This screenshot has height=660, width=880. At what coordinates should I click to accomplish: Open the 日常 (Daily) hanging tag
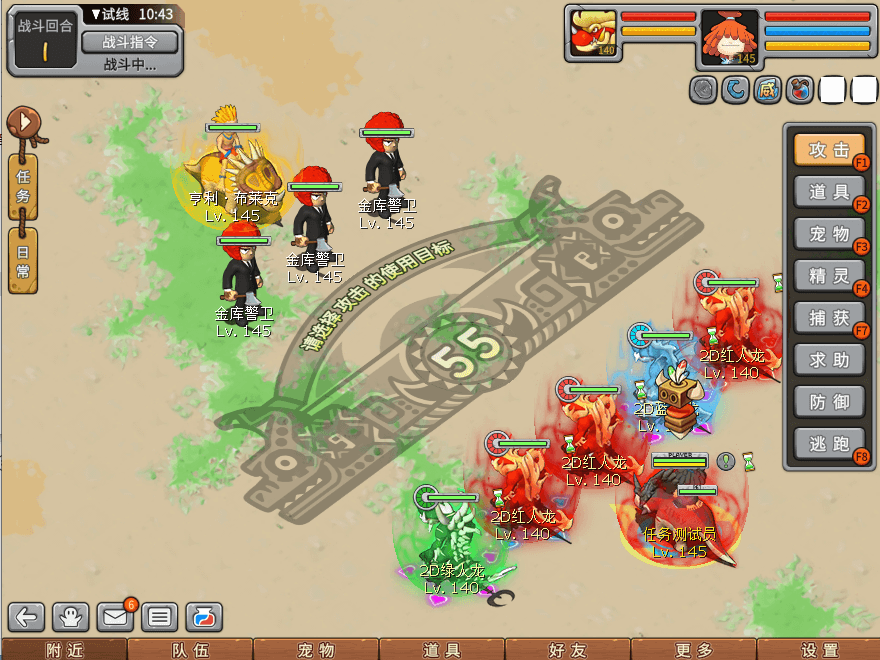(x=23, y=260)
